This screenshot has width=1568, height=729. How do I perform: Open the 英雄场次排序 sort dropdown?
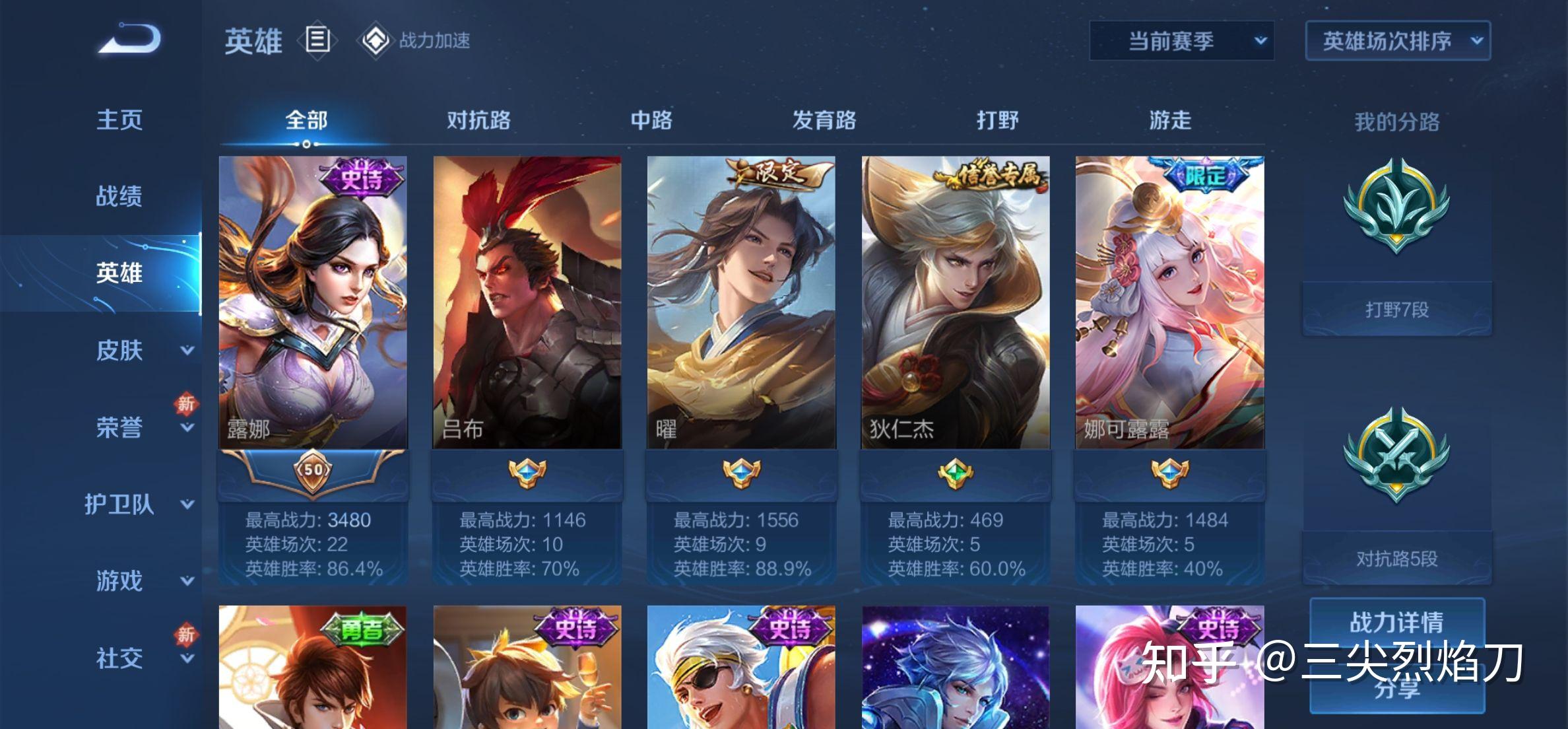1397,41
